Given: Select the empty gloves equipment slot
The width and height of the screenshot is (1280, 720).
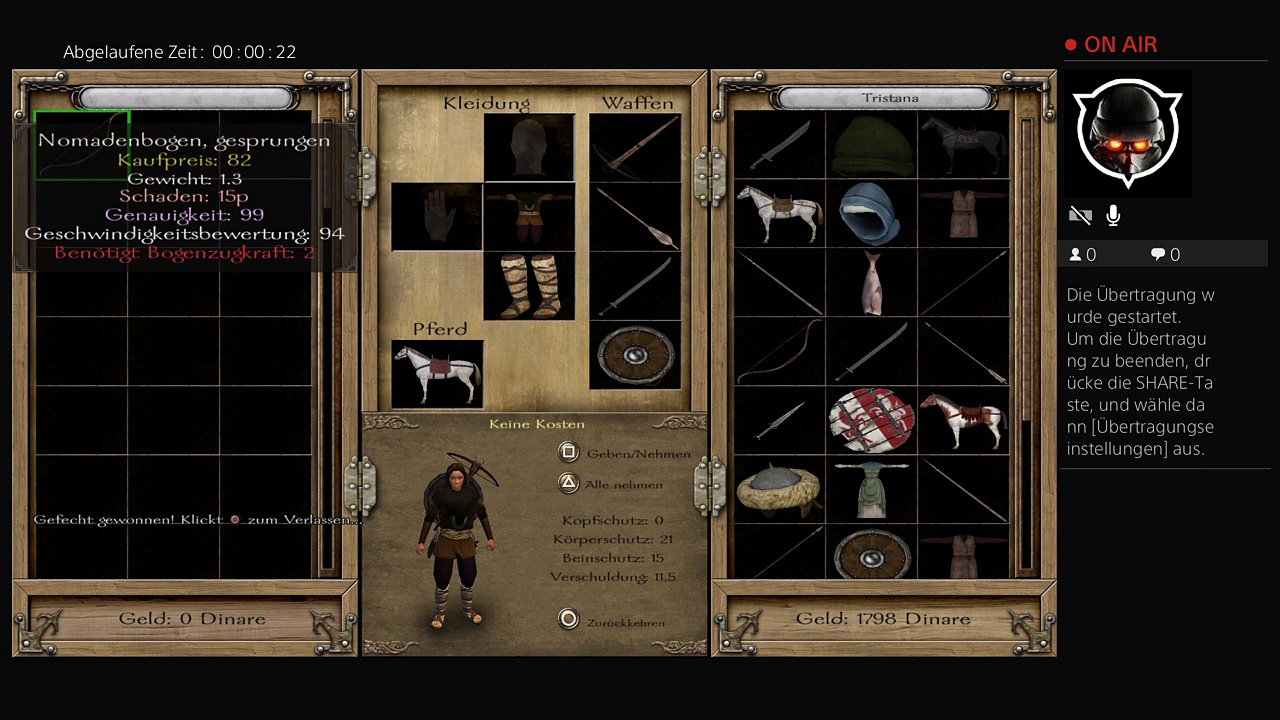Looking at the screenshot, I should tap(437, 216).
